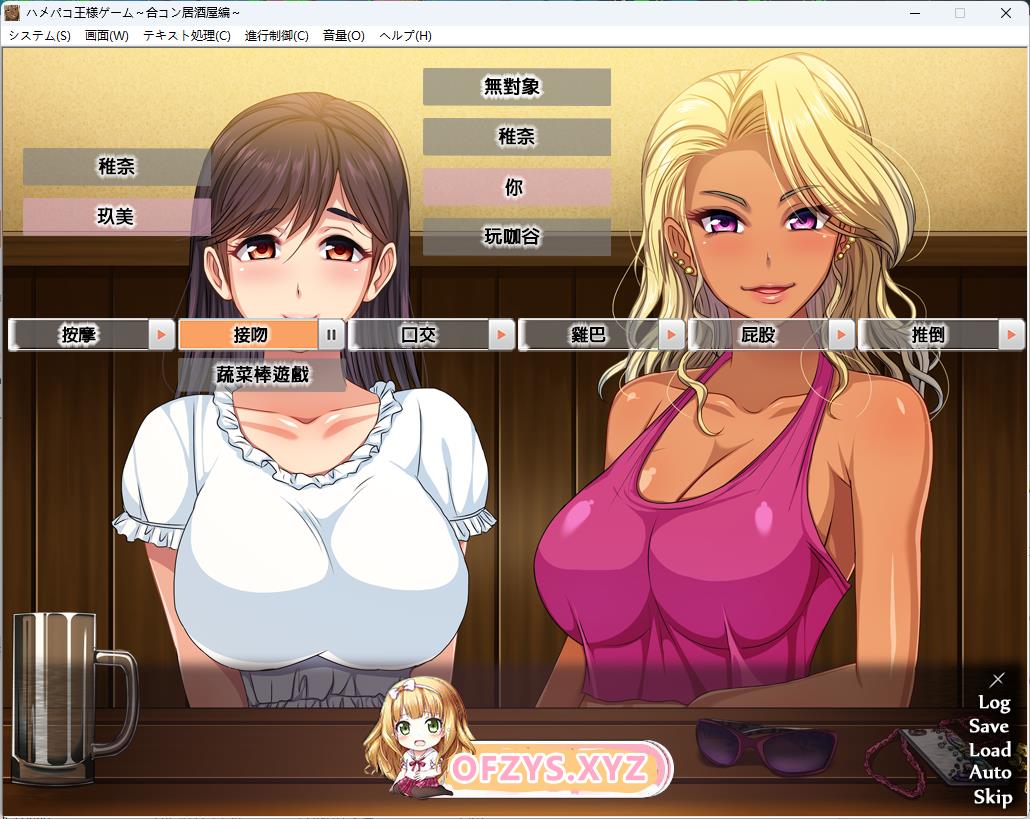Open the 画面(W) menu
This screenshot has height=819, width=1030.
click(107, 35)
